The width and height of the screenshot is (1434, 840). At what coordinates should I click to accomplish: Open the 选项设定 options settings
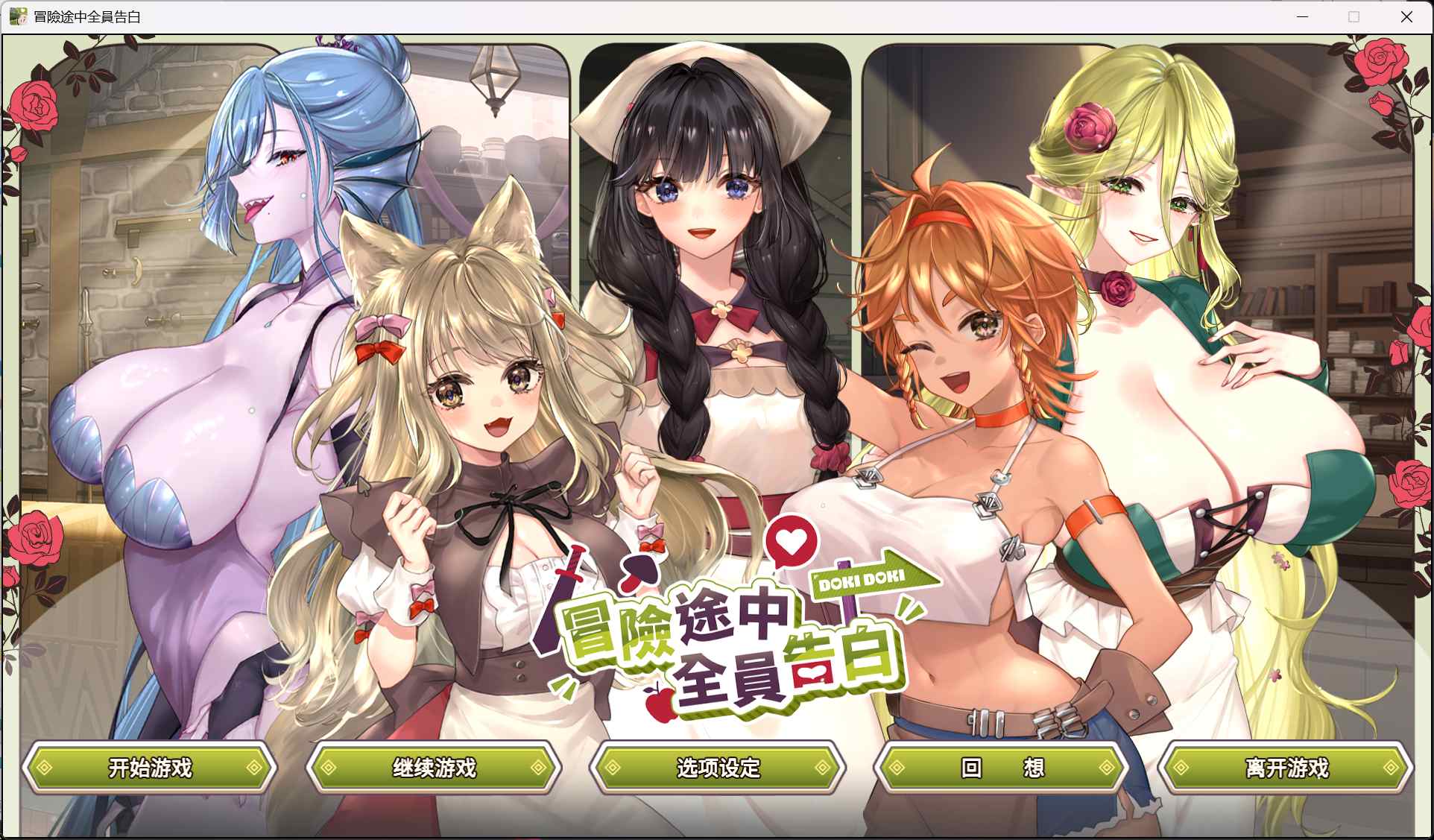pyautogui.click(x=717, y=768)
